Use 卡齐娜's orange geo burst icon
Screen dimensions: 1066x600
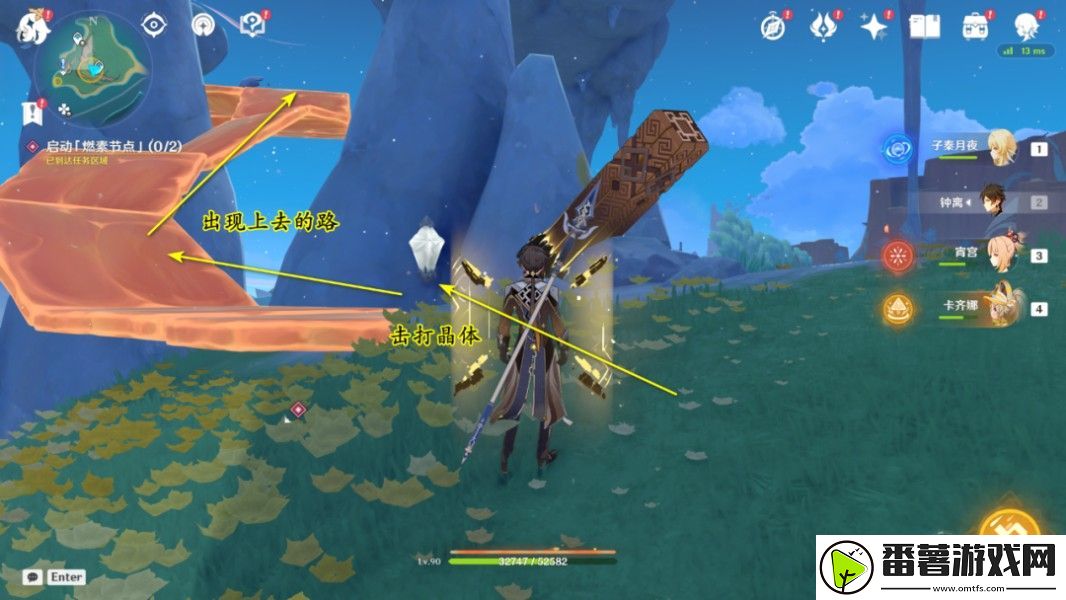click(898, 308)
